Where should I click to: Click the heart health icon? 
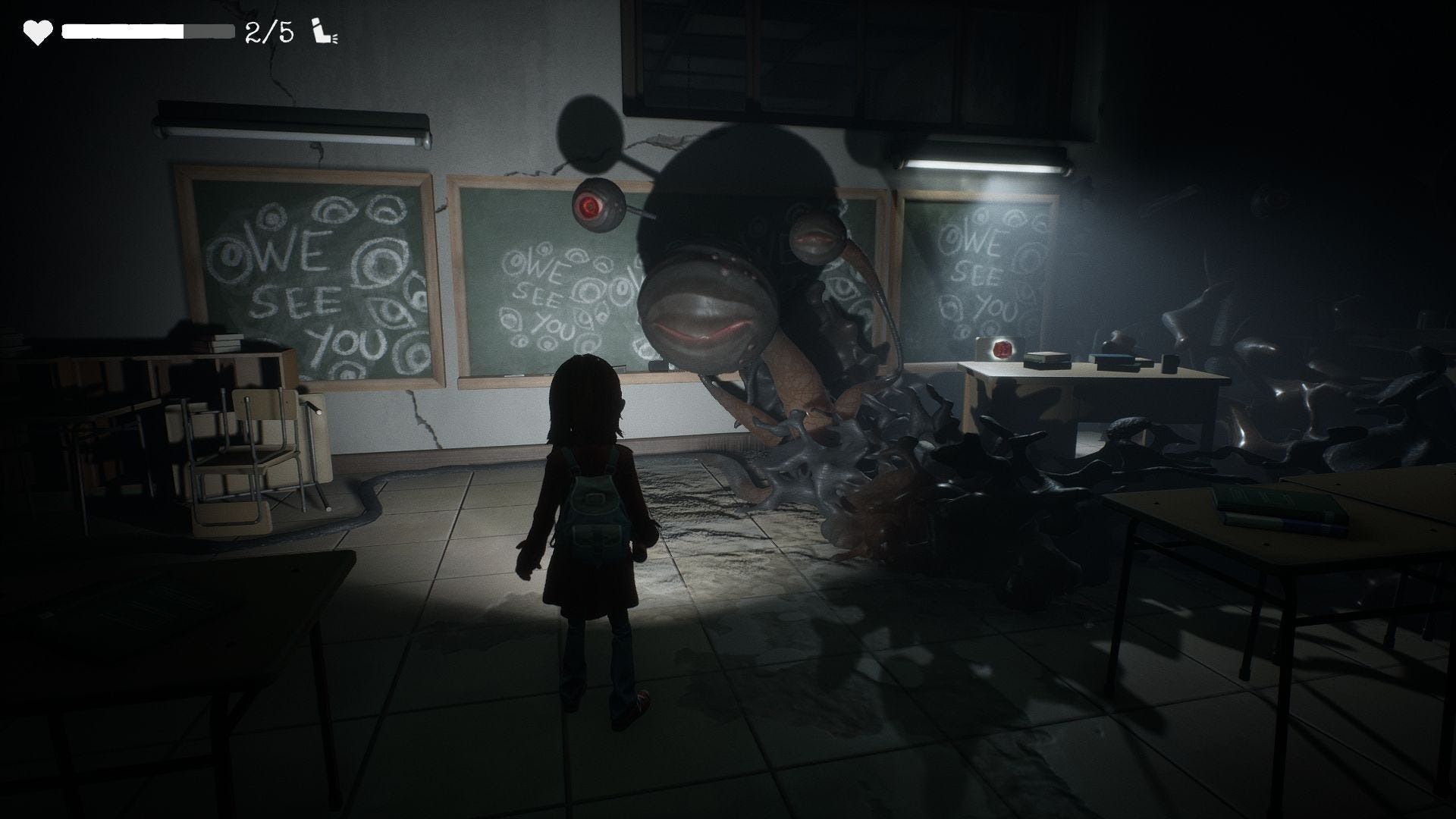pos(37,33)
